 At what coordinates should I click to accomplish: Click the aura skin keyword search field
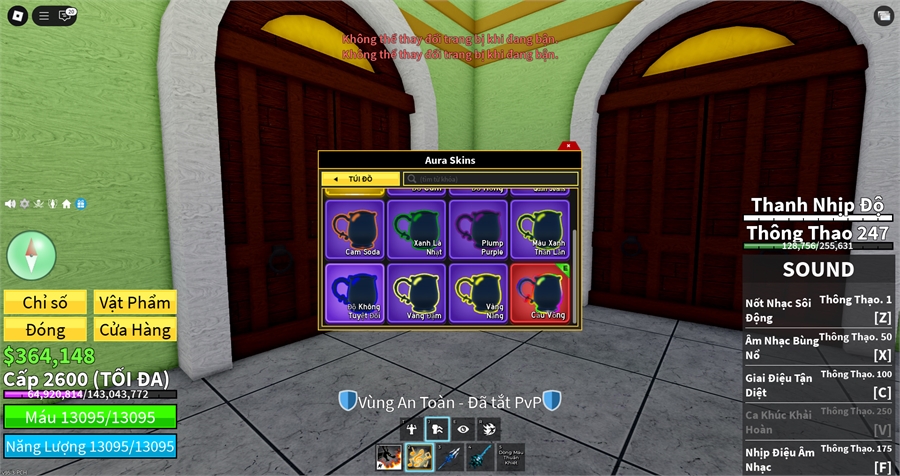click(x=490, y=179)
